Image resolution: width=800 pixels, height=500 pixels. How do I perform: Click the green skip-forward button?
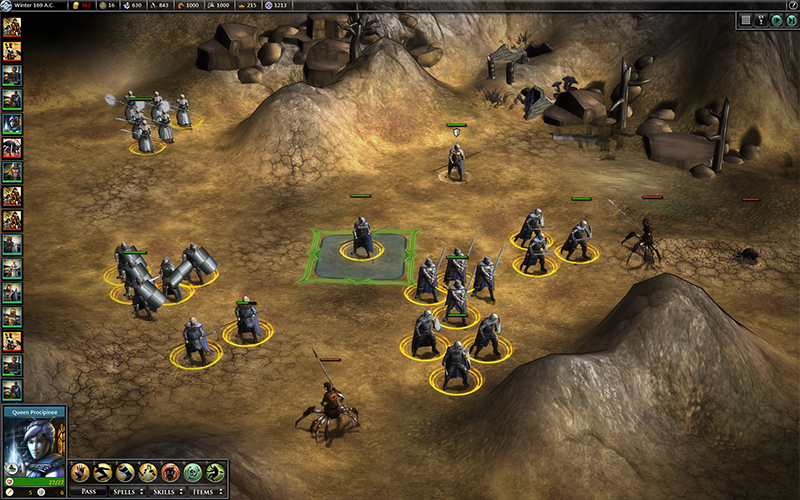point(791,19)
